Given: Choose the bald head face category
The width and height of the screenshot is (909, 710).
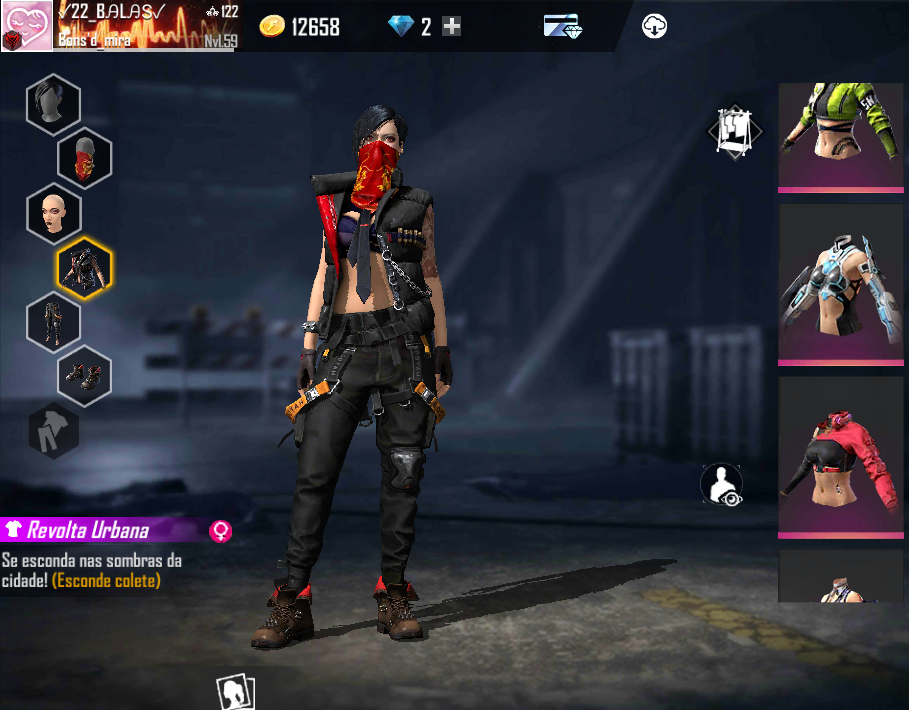Looking at the screenshot, I should coord(53,213).
